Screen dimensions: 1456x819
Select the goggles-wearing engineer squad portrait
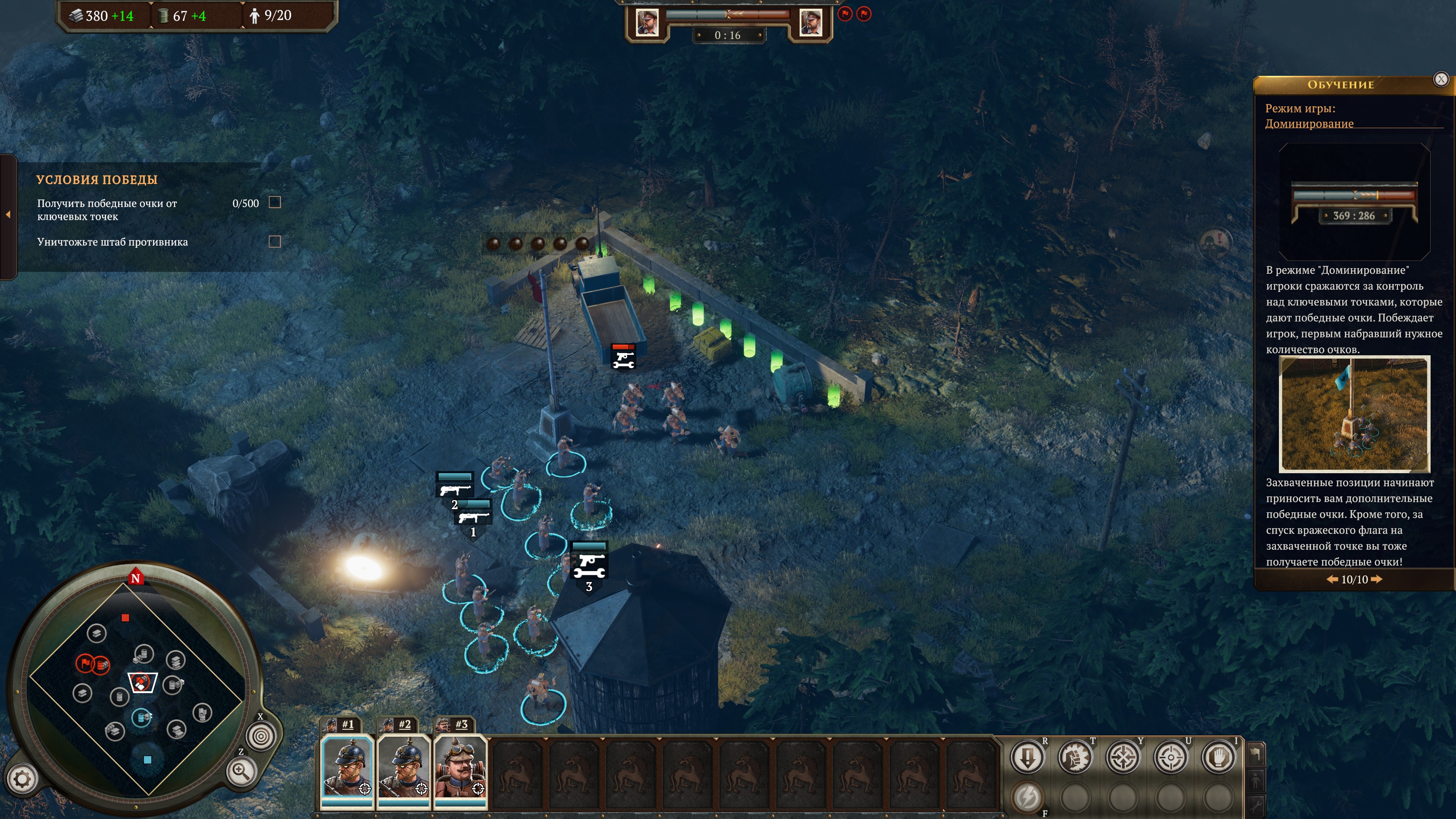(x=460, y=770)
